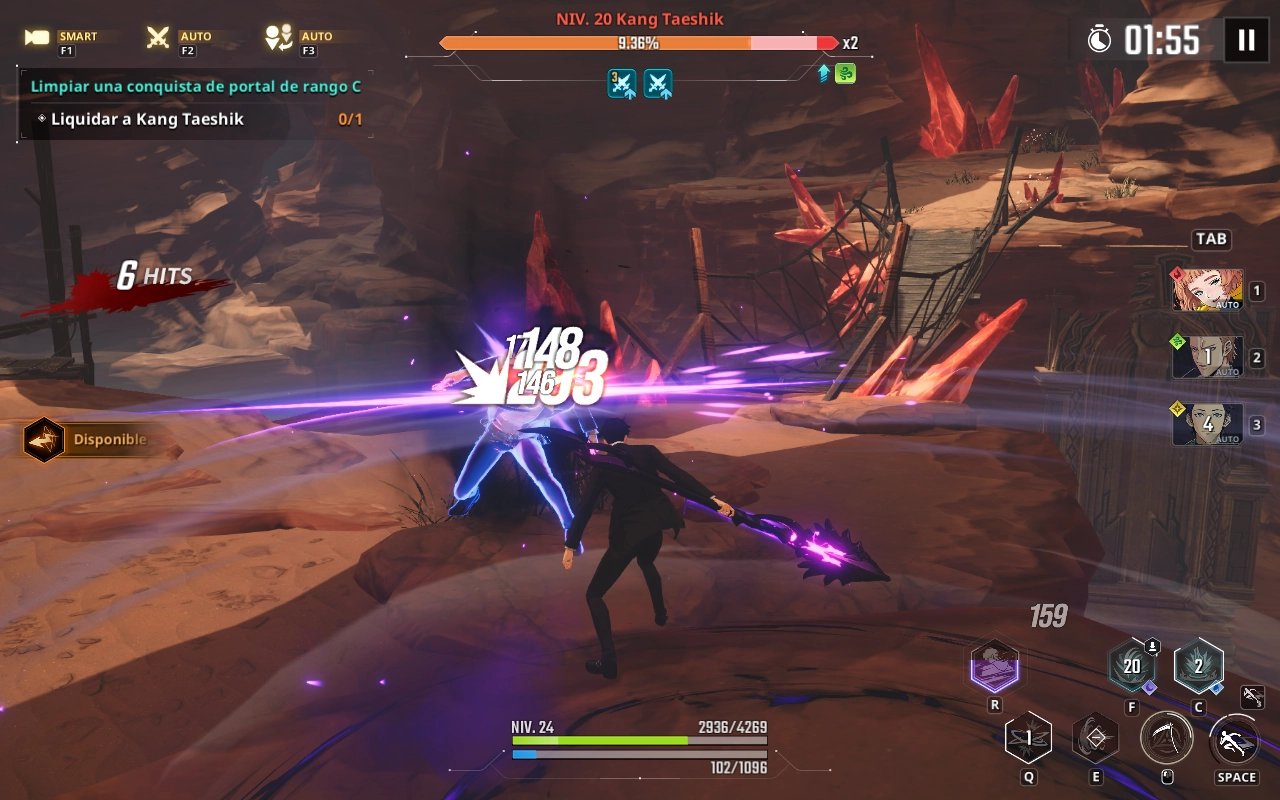1280x800 pixels.
Task: Toggle auto attack crossed-swords icon
Action: click(158, 38)
